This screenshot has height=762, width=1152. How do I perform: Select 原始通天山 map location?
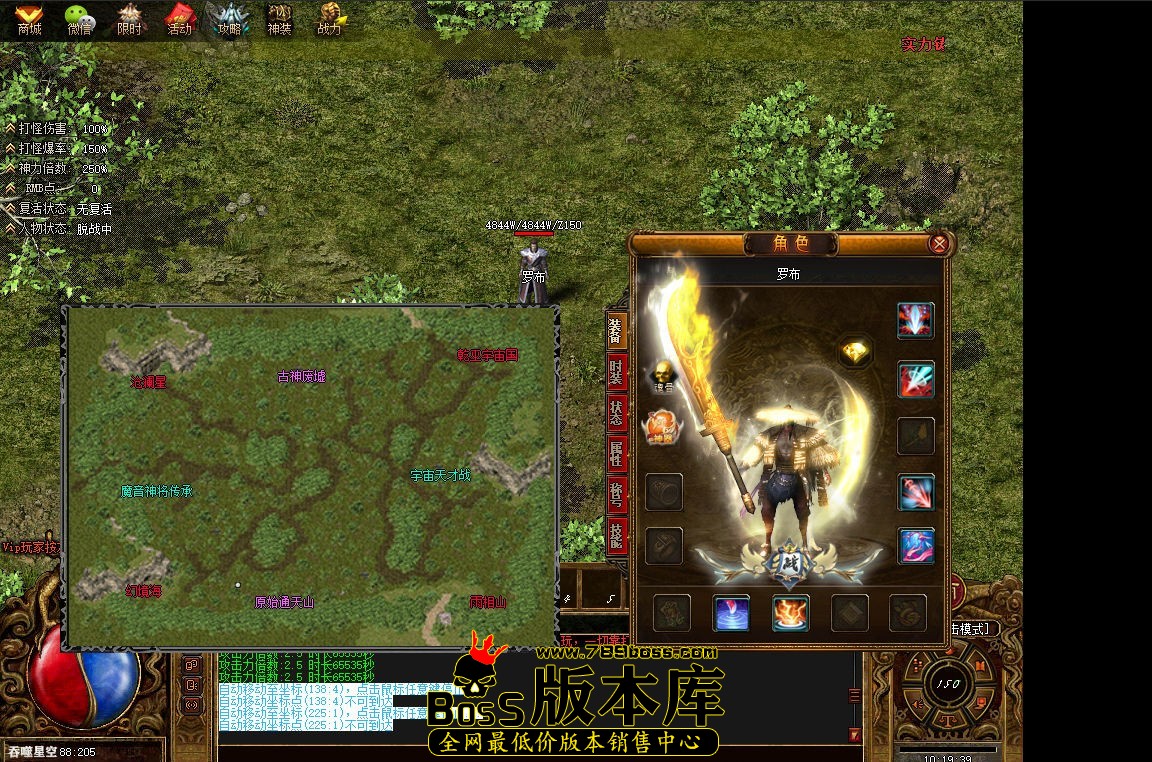pyautogui.click(x=284, y=602)
